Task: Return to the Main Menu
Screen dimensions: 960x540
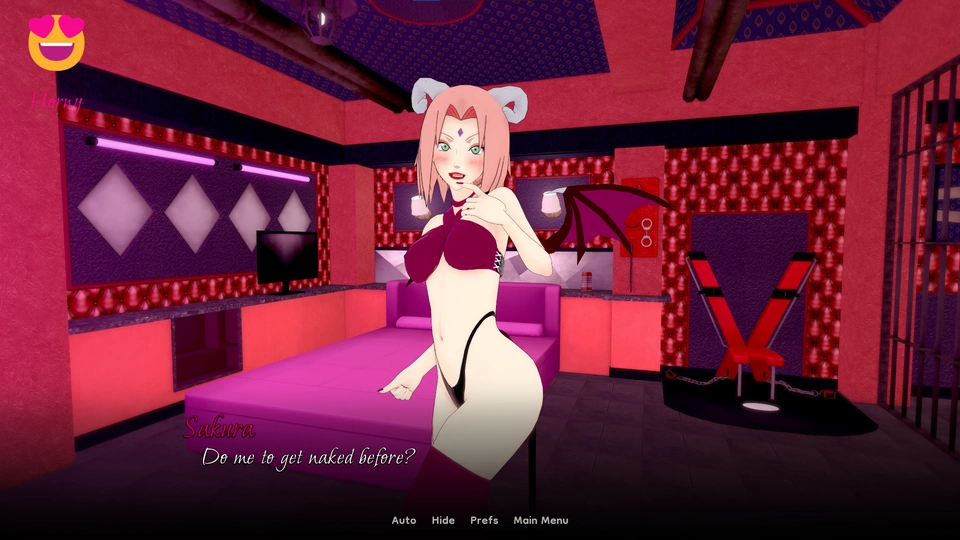Action: click(540, 520)
